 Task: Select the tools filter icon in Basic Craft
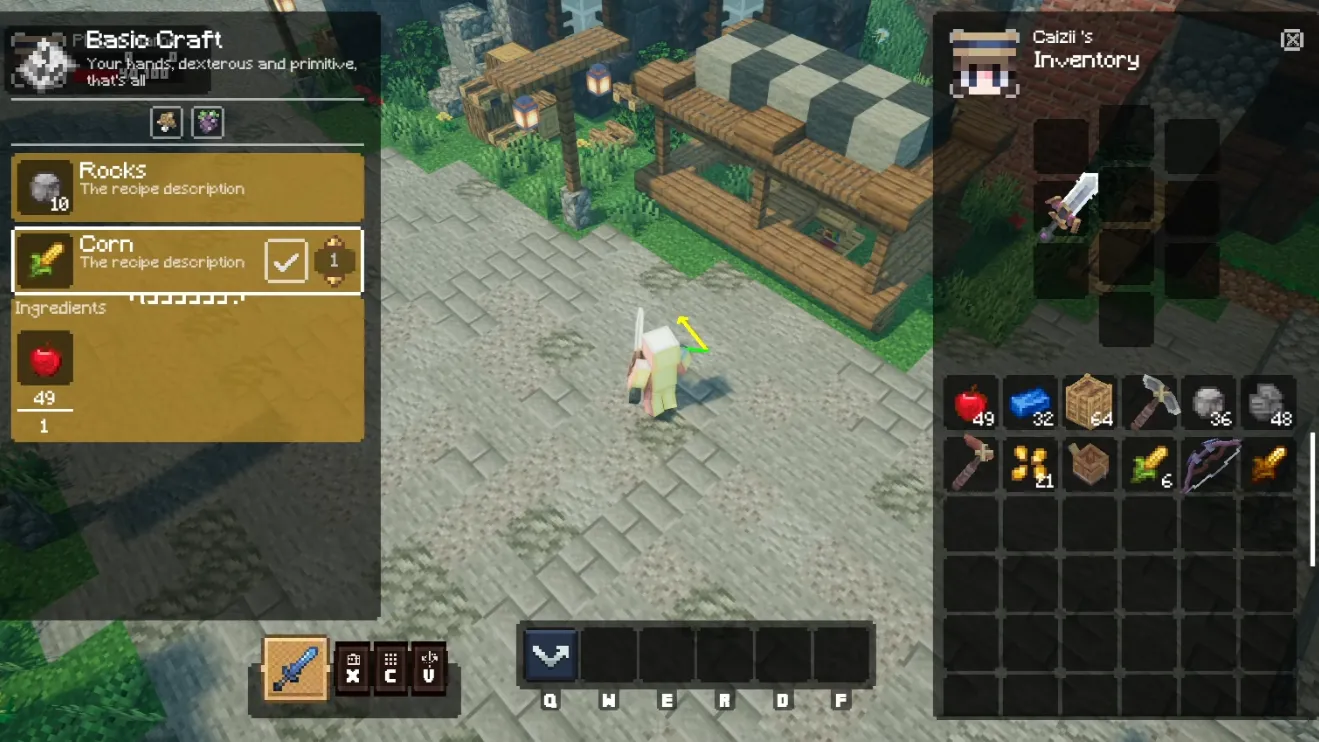[166, 123]
